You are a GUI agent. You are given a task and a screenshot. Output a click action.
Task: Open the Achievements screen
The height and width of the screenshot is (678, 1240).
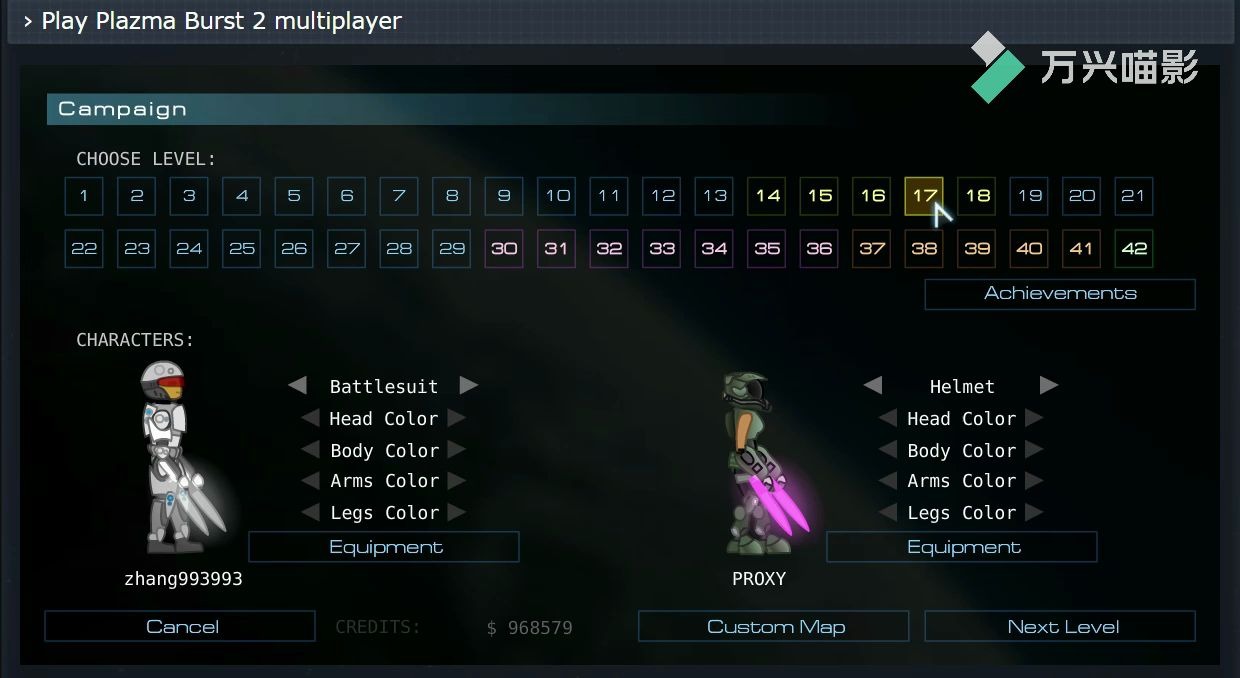pyautogui.click(x=1060, y=294)
